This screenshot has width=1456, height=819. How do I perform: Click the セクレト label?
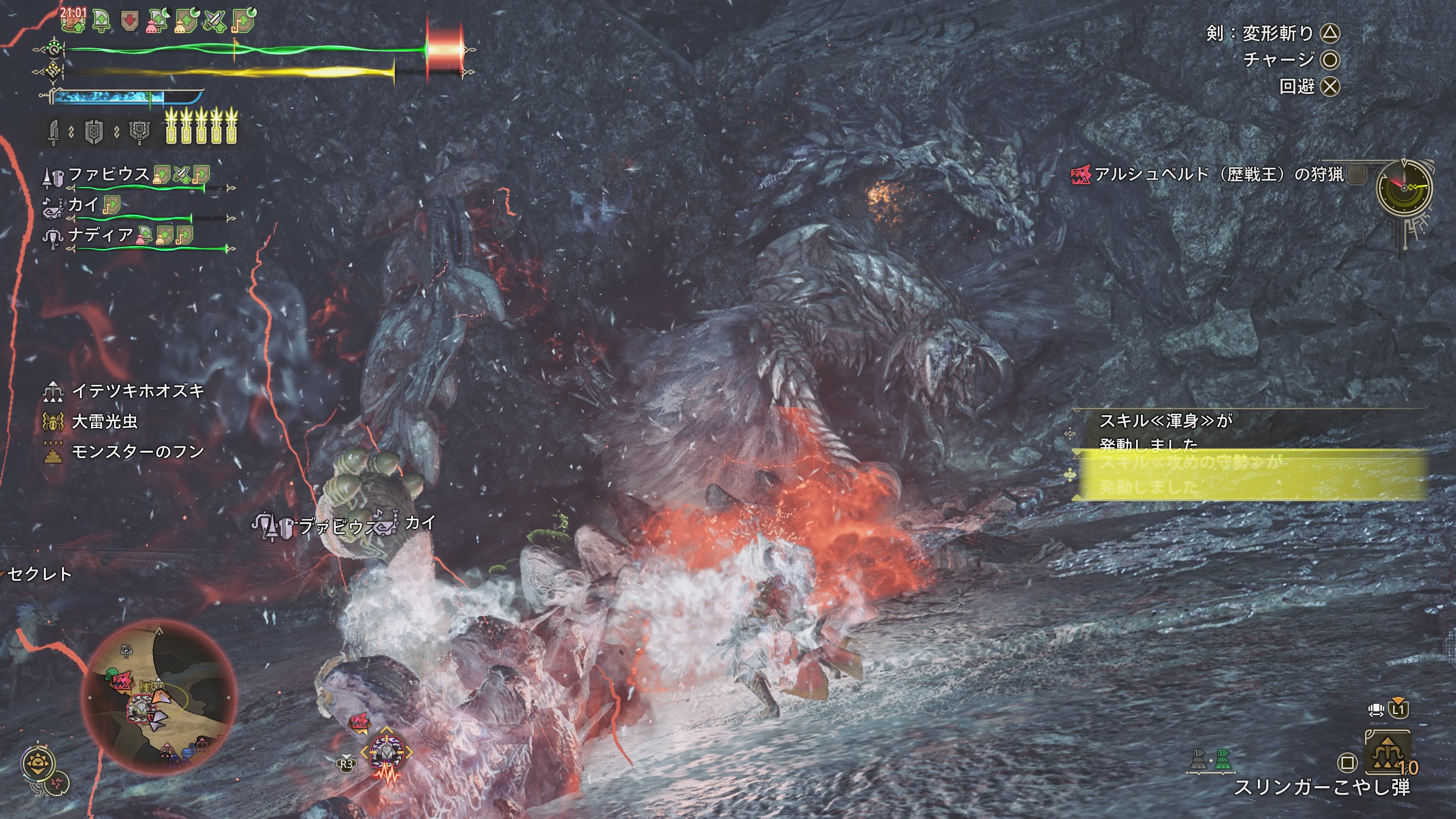tap(39, 575)
